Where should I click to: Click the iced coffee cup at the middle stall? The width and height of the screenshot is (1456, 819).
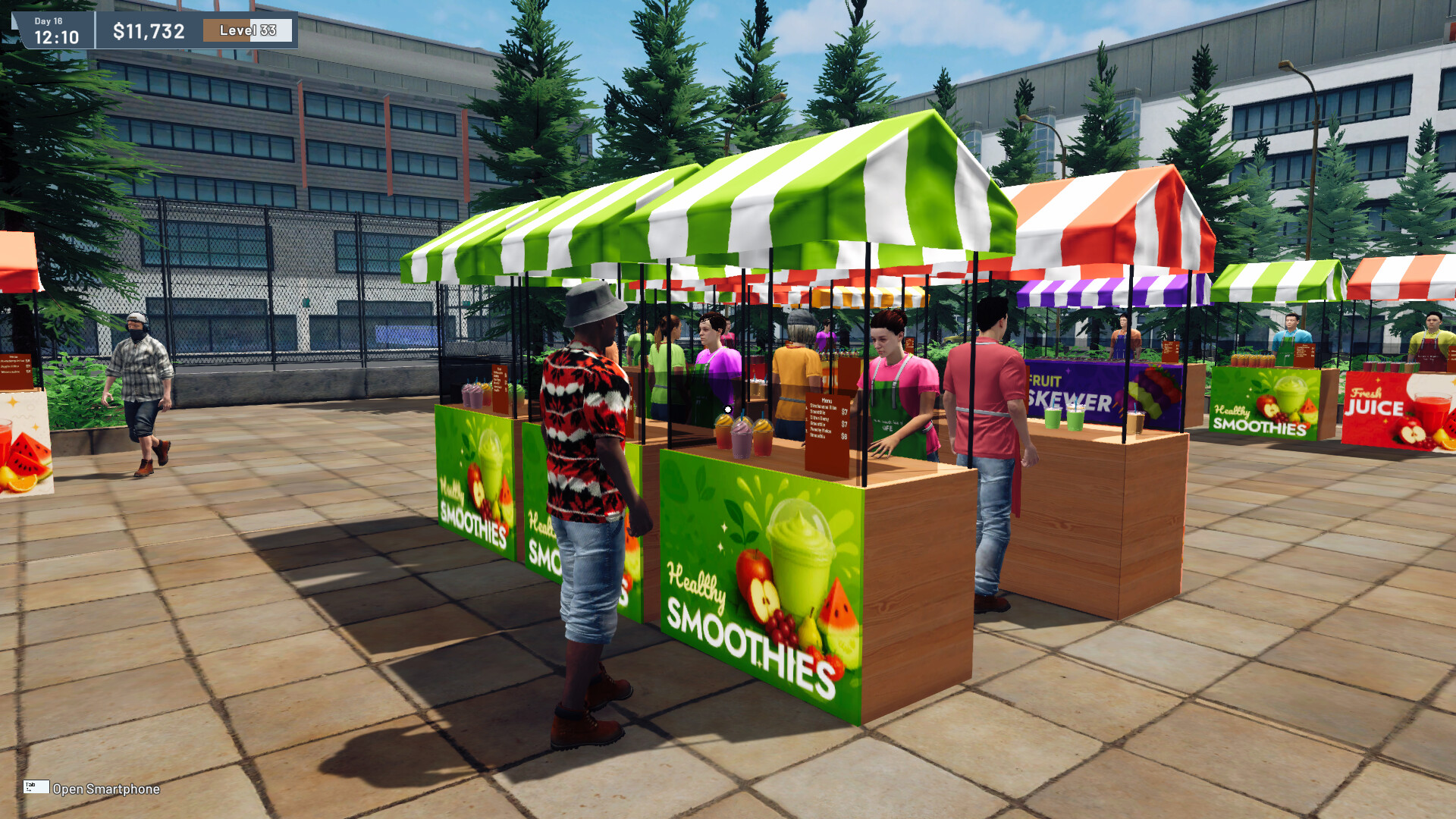[x=1135, y=424]
